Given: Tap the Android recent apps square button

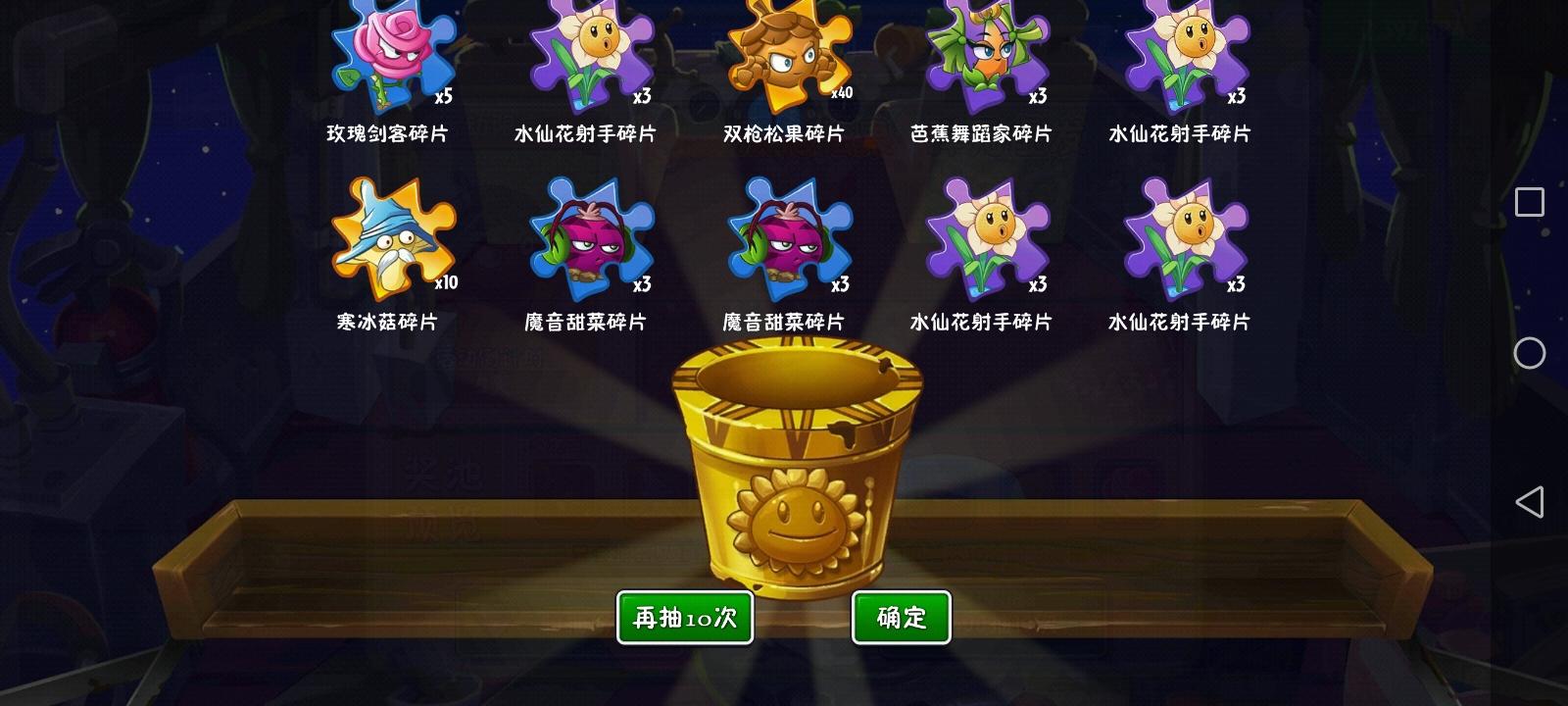Looking at the screenshot, I should [x=1528, y=201].
